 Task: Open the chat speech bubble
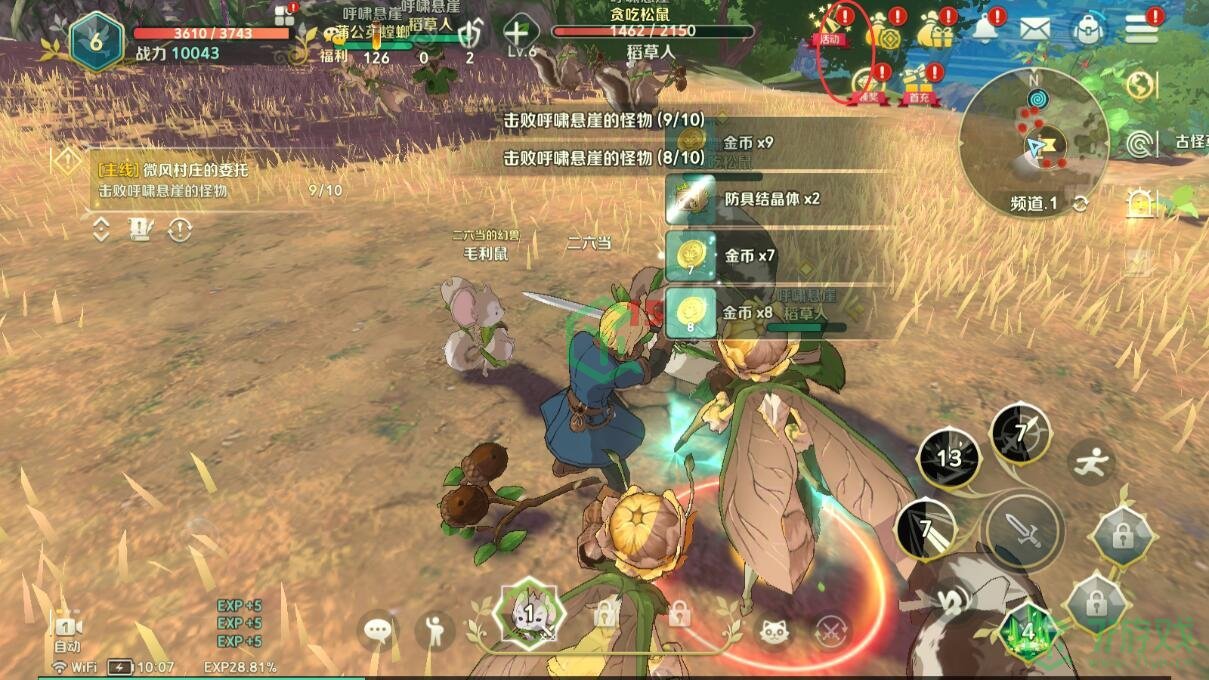[x=378, y=630]
